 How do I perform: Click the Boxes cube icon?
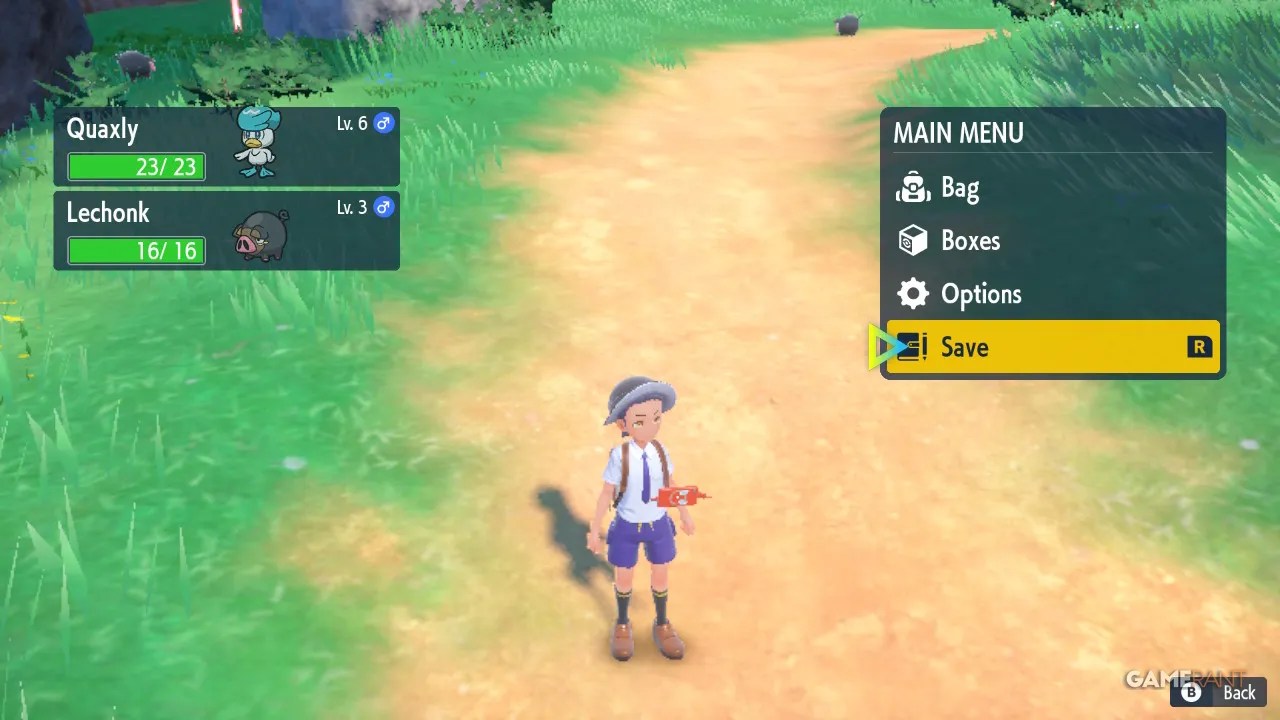pyautogui.click(x=912, y=240)
